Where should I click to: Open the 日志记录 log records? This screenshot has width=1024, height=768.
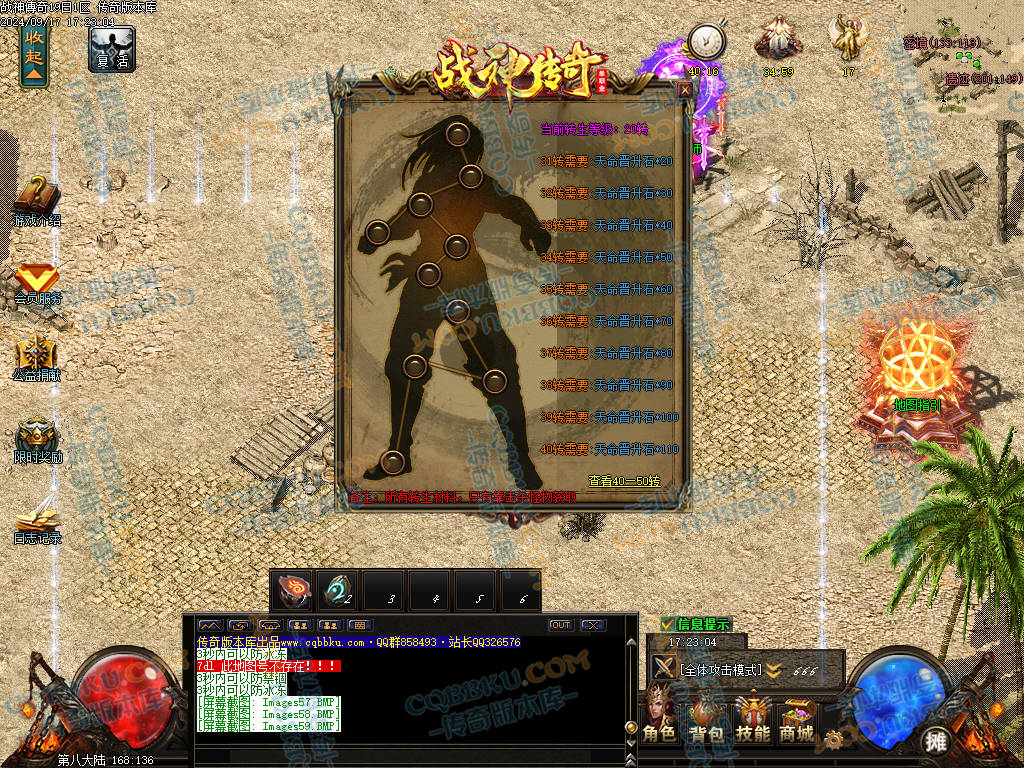[x=37, y=520]
